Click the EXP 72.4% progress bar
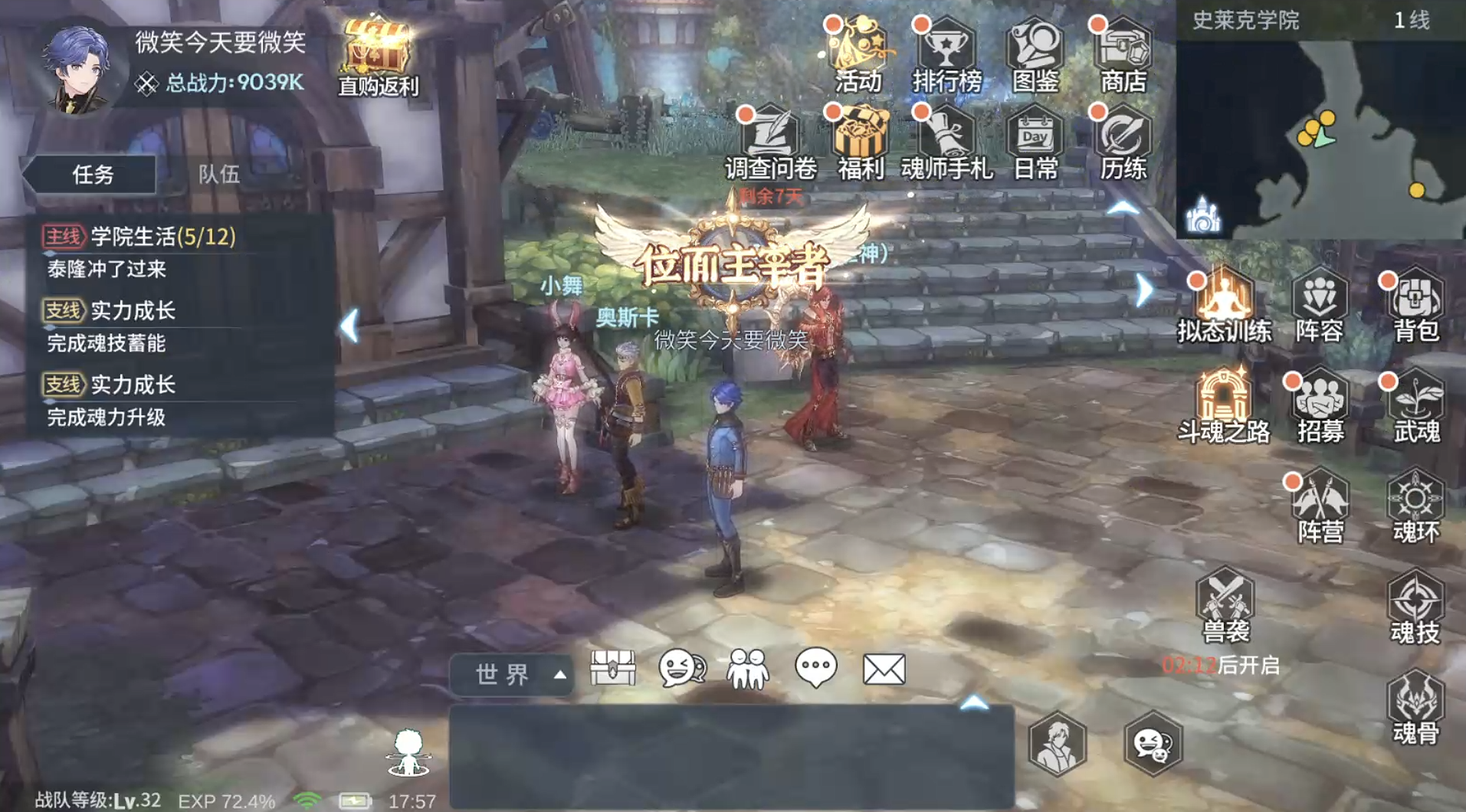 pyautogui.click(x=225, y=800)
